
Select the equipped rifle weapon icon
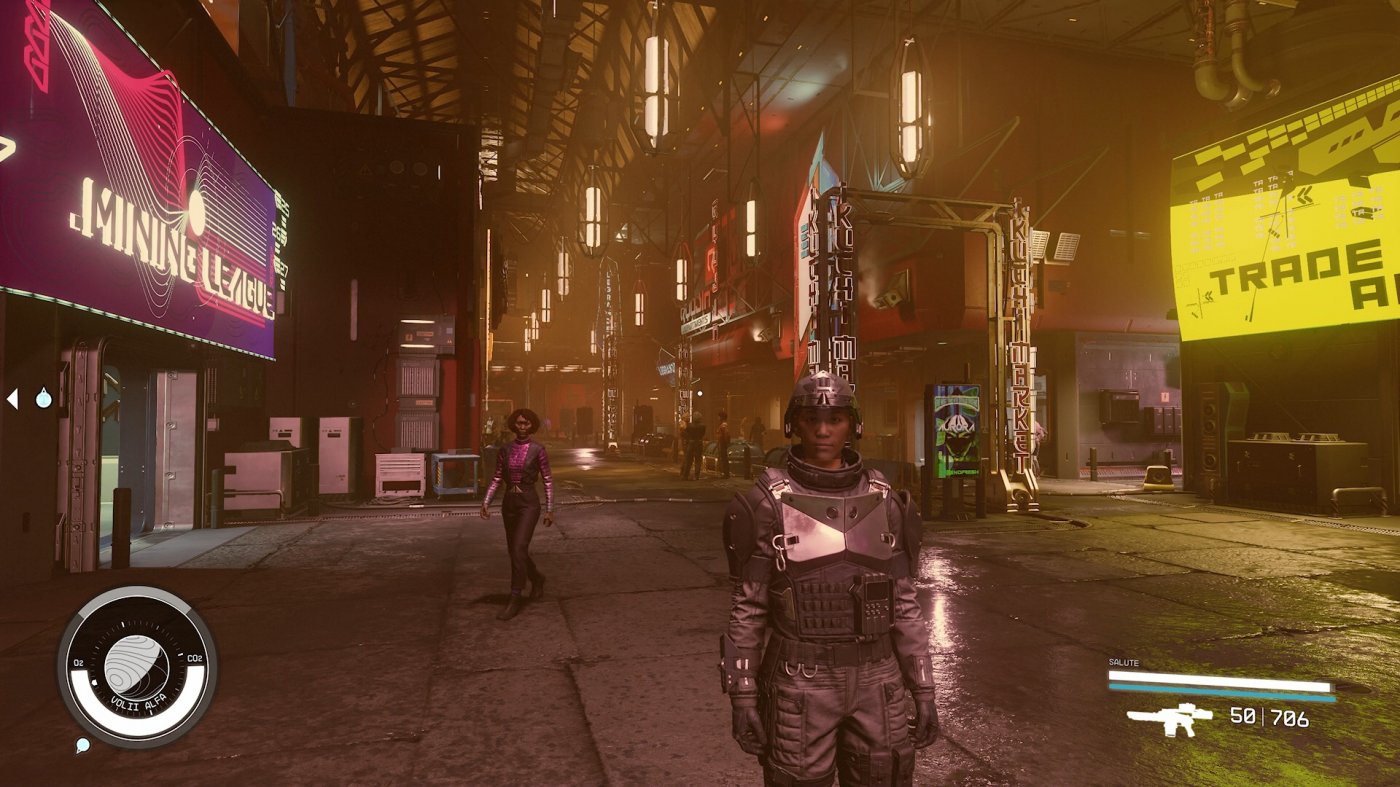tap(1169, 718)
